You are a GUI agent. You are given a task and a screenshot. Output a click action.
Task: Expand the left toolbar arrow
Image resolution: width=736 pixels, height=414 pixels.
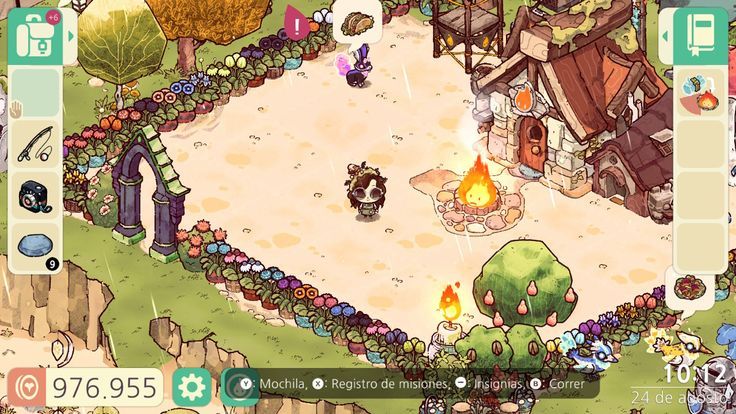tap(71, 35)
